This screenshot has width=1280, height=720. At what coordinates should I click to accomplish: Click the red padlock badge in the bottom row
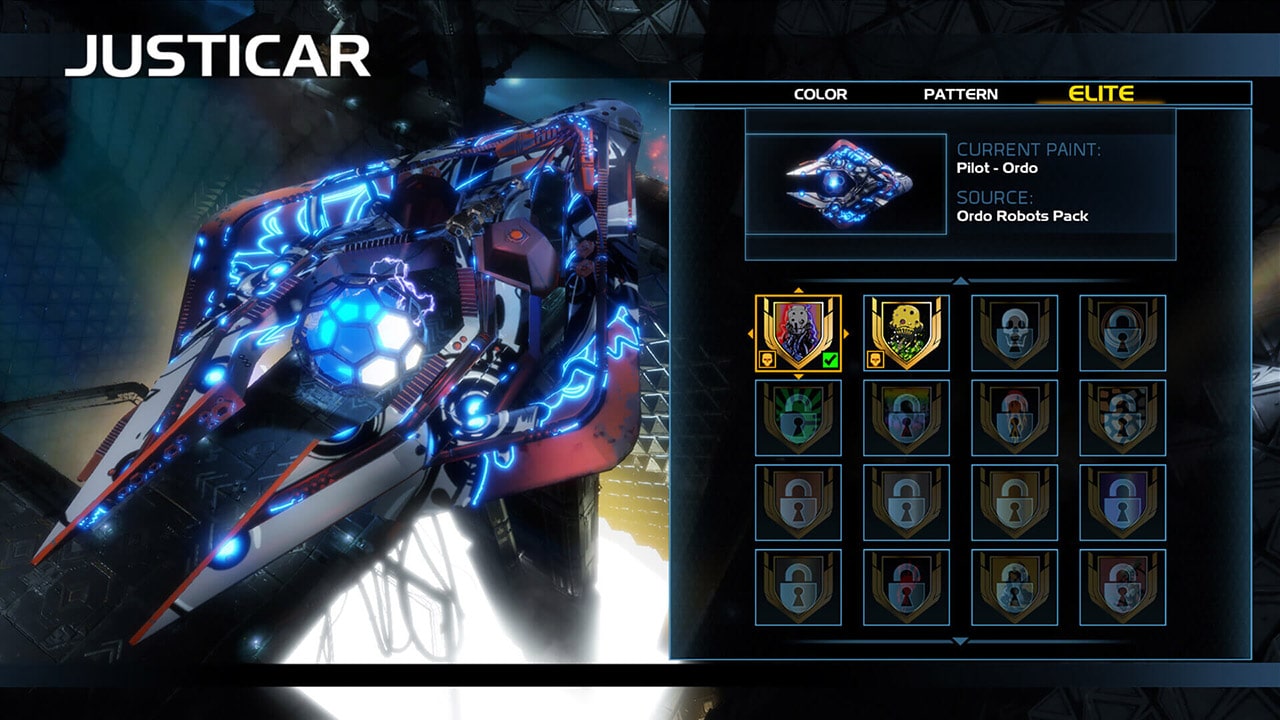906,590
